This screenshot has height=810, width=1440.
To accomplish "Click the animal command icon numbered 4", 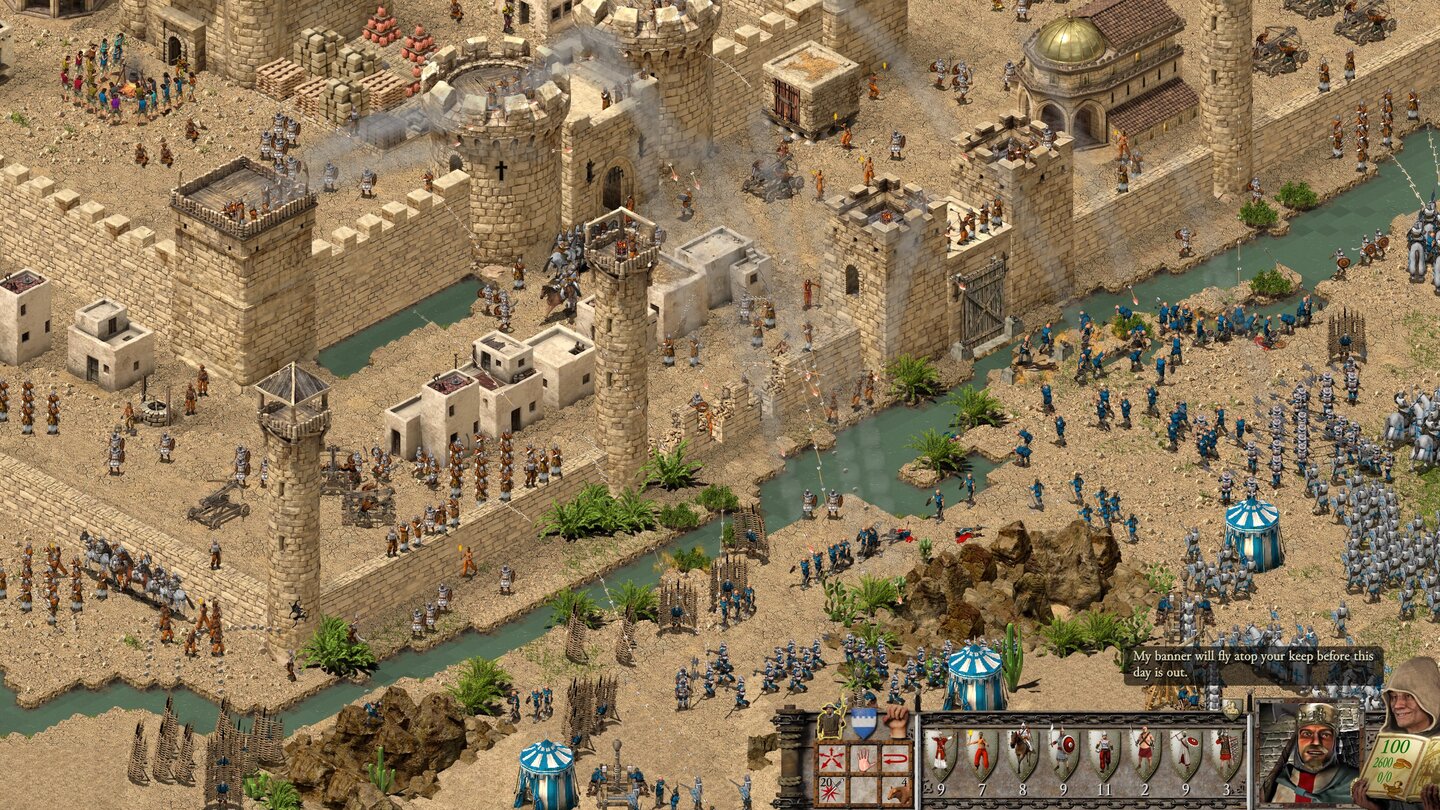I will [x=897, y=790].
